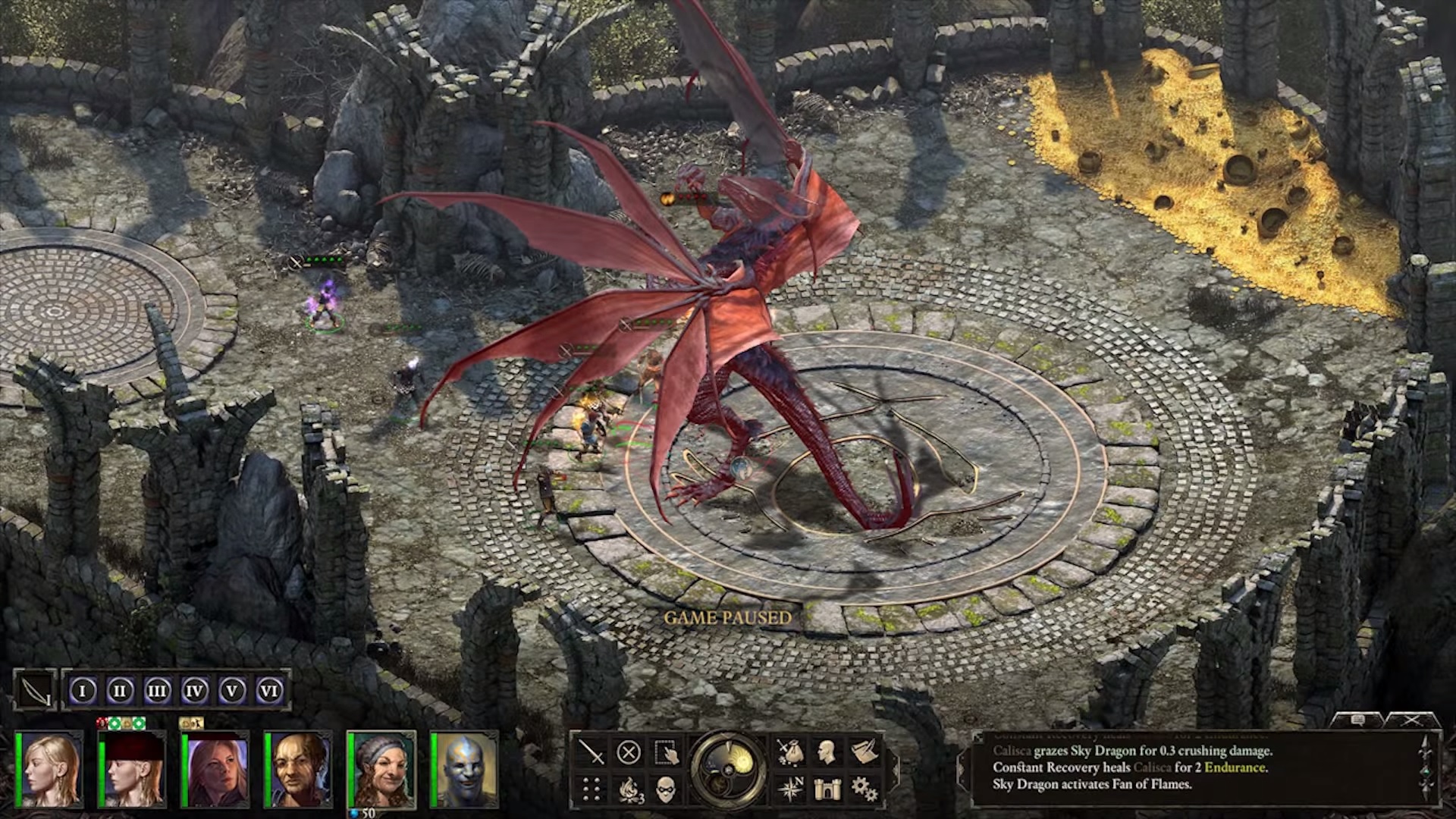Click the Endurance link in the combat log
This screenshot has width=1456, height=819.
[1235, 768]
